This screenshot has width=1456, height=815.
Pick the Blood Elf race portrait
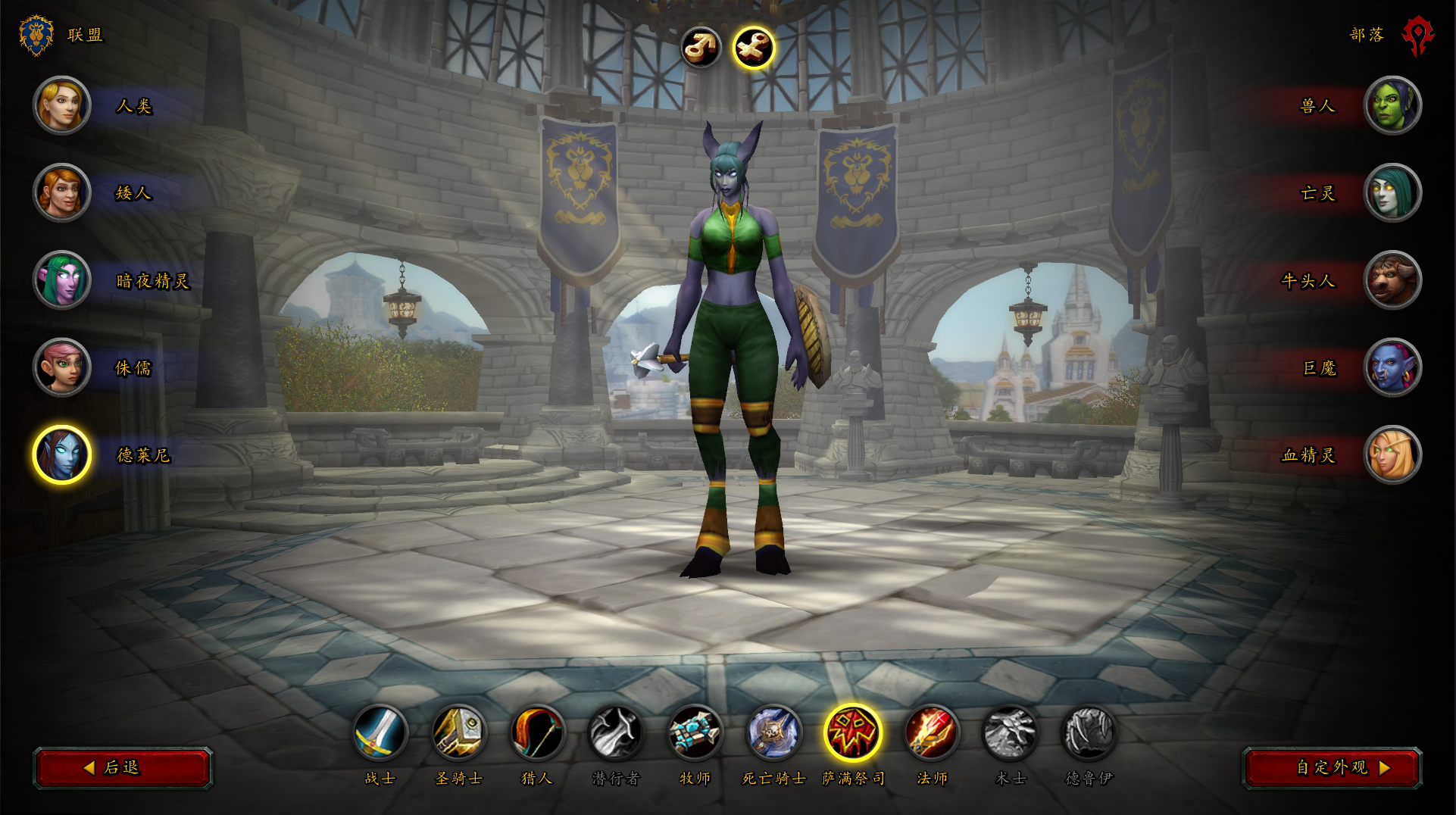pyautogui.click(x=1392, y=454)
